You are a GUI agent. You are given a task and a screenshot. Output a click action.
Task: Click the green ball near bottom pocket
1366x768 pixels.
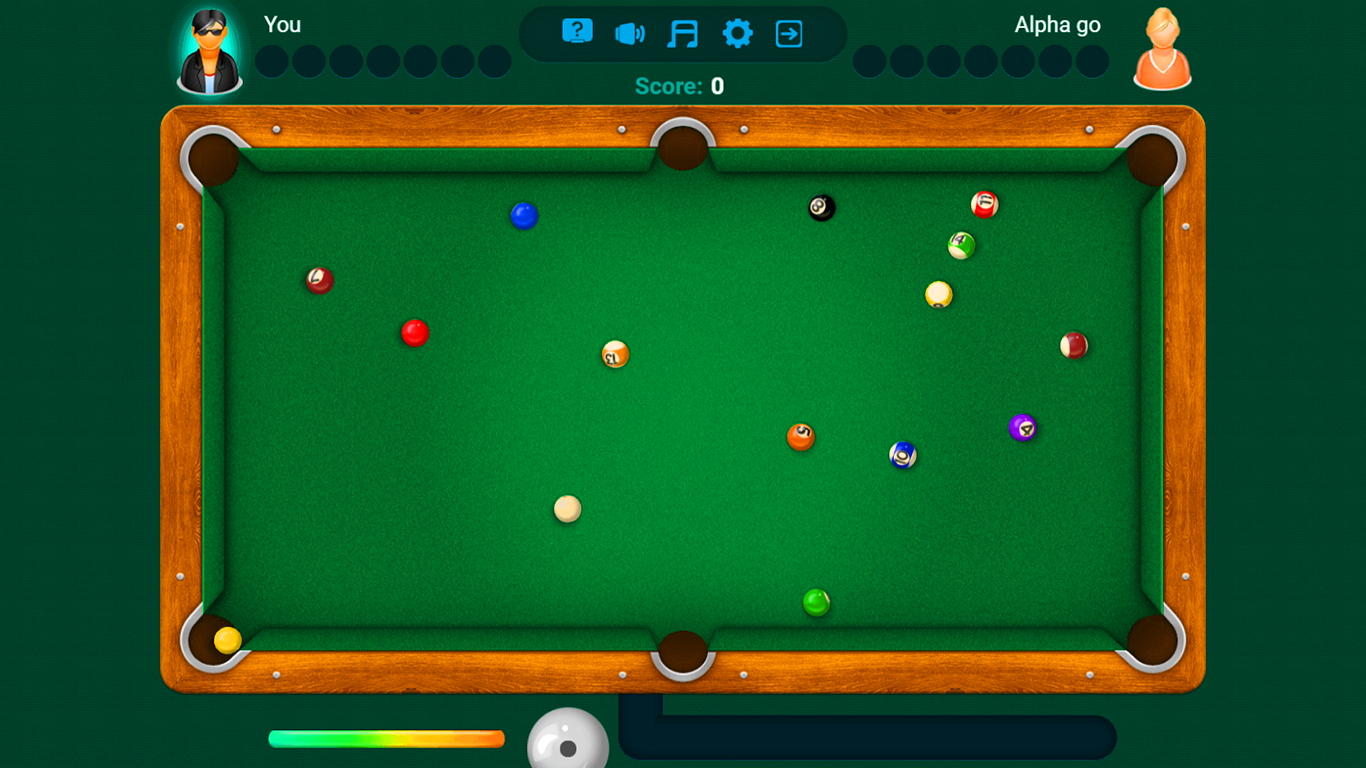click(815, 604)
